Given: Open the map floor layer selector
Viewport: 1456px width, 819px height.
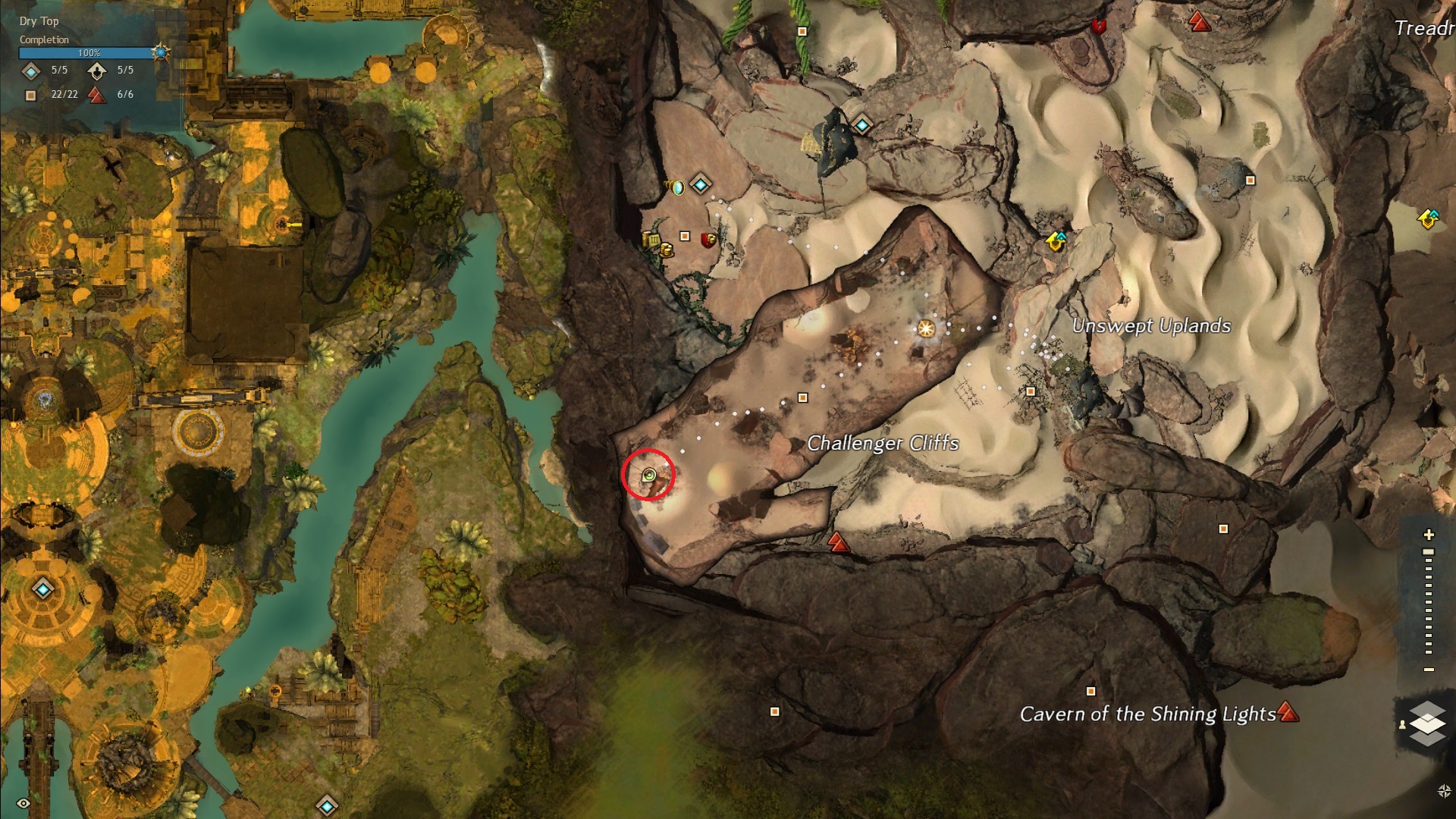Looking at the screenshot, I should tap(1427, 723).
